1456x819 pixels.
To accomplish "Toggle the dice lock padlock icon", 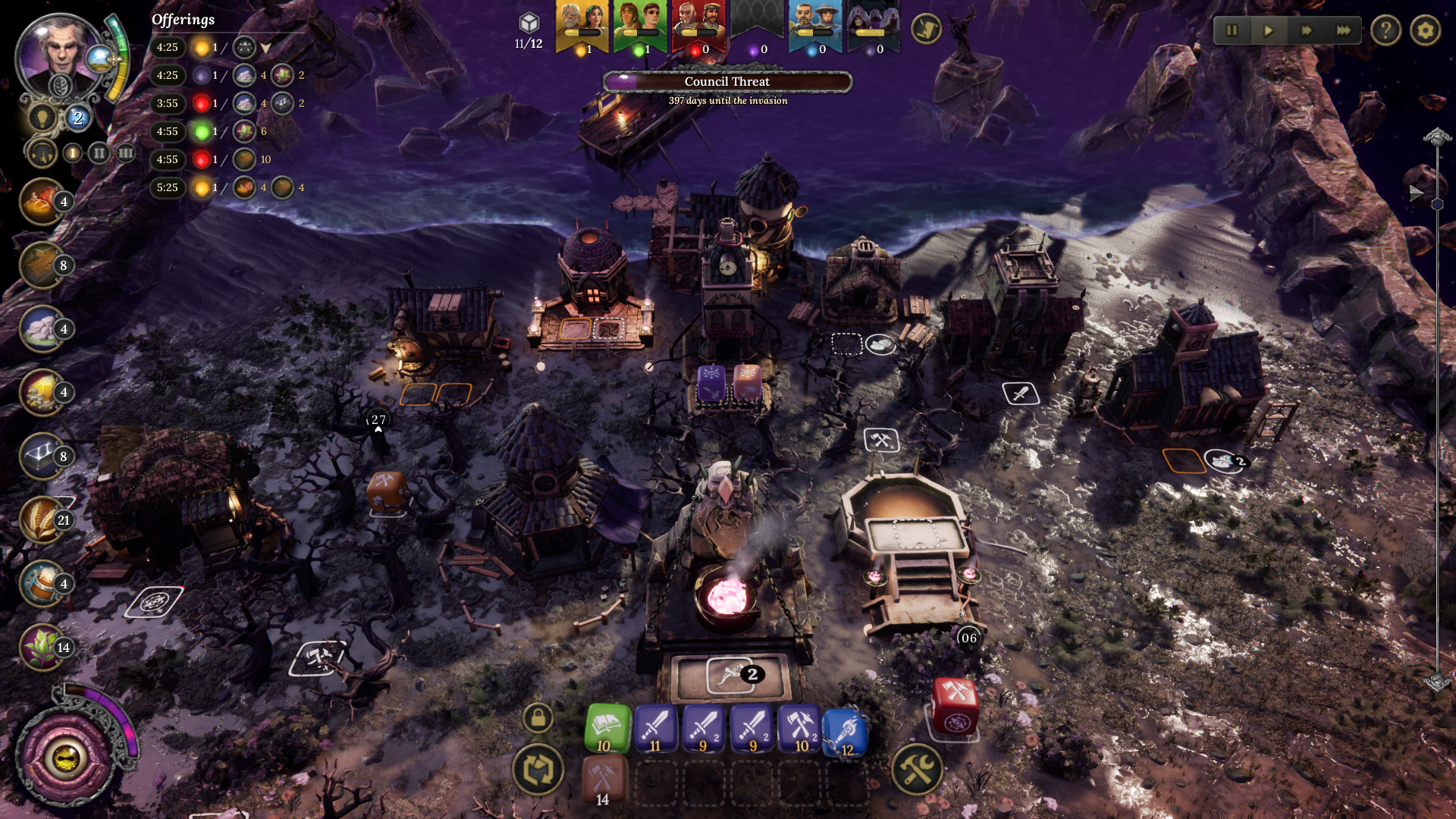I will (538, 717).
